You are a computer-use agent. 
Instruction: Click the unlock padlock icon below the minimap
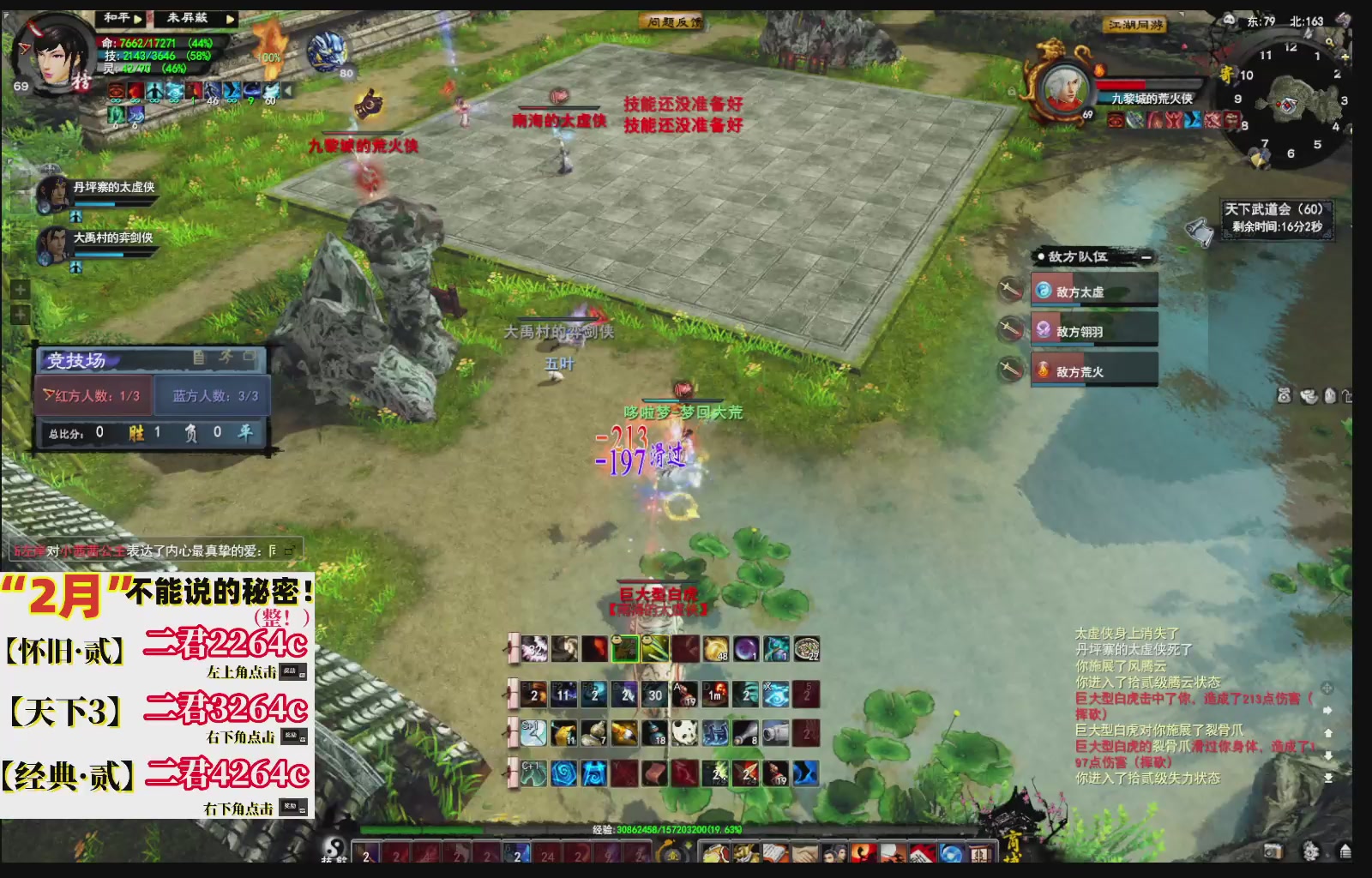pos(1348,396)
